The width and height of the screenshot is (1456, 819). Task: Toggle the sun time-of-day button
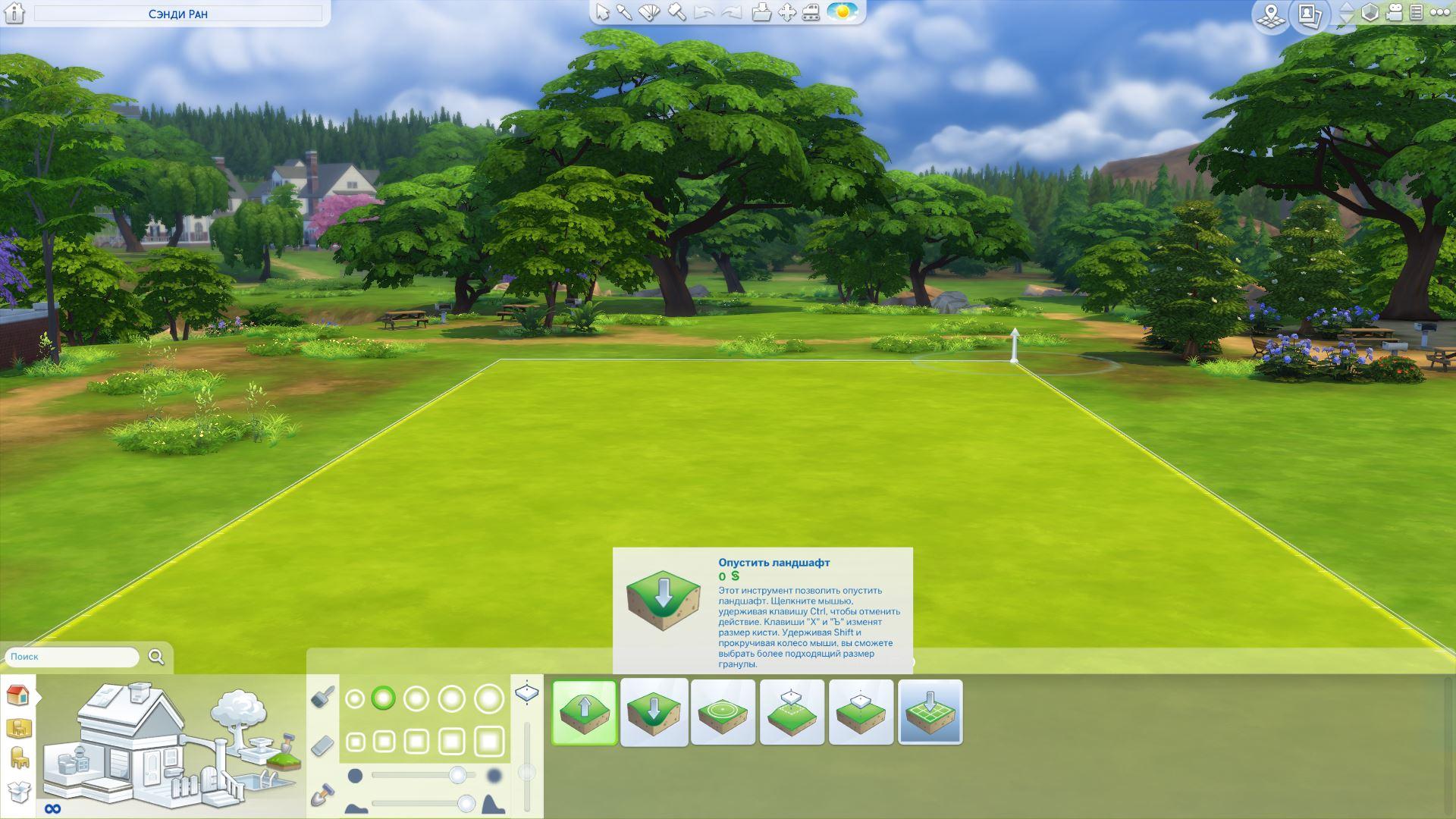pyautogui.click(x=842, y=13)
